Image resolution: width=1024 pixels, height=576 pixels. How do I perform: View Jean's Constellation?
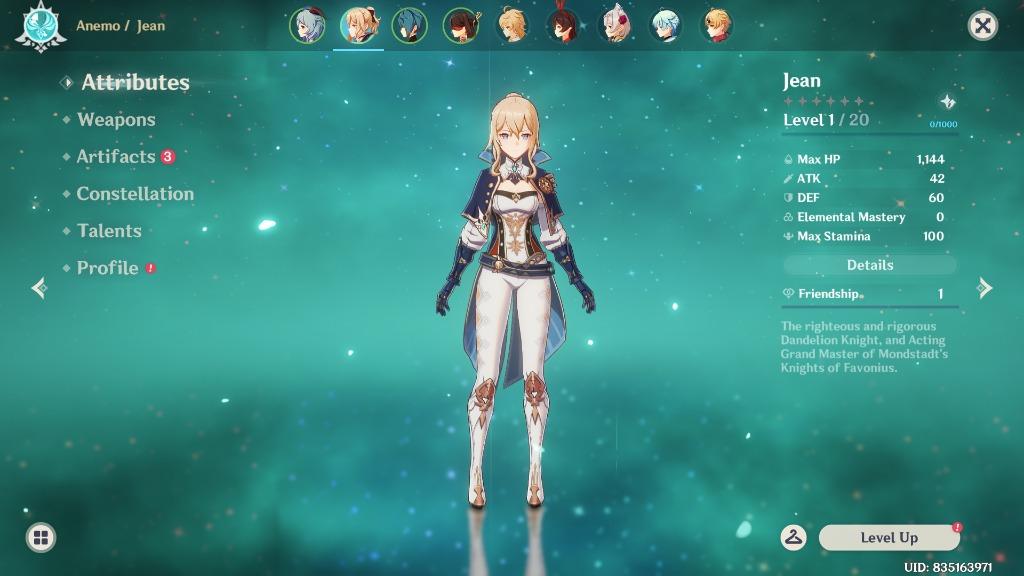click(x=135, y=194)
